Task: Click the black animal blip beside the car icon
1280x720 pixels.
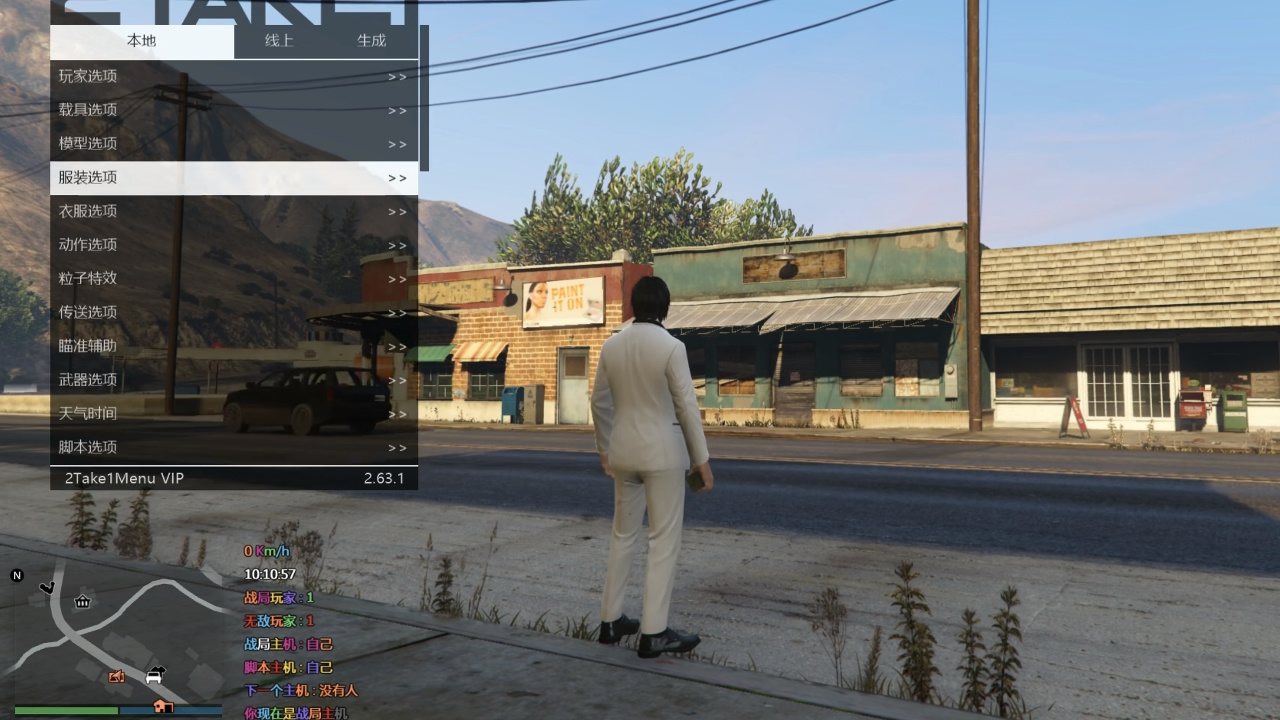Action: (160, 669)
